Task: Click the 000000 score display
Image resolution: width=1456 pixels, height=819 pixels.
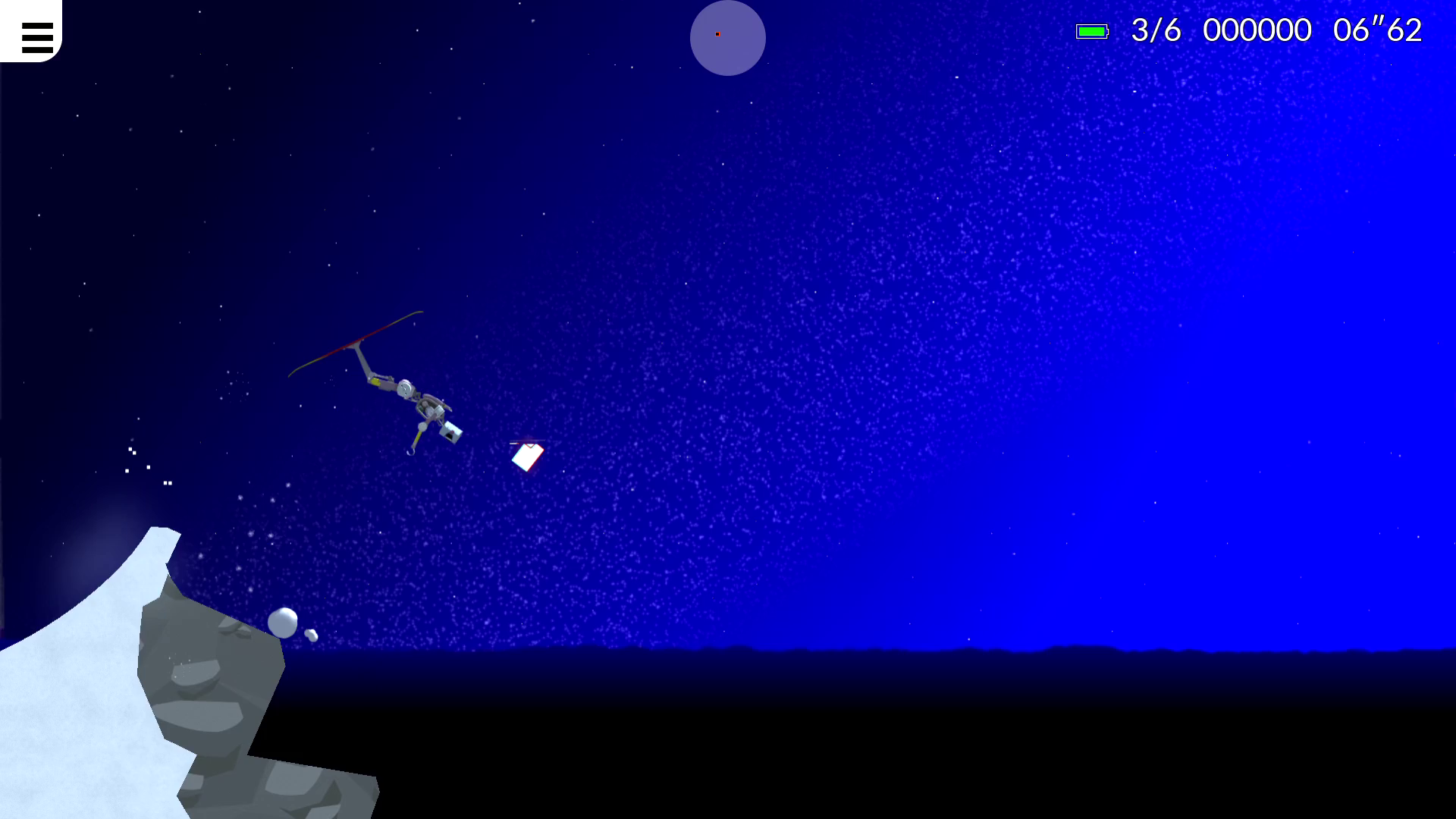Action: [1258, 30]
